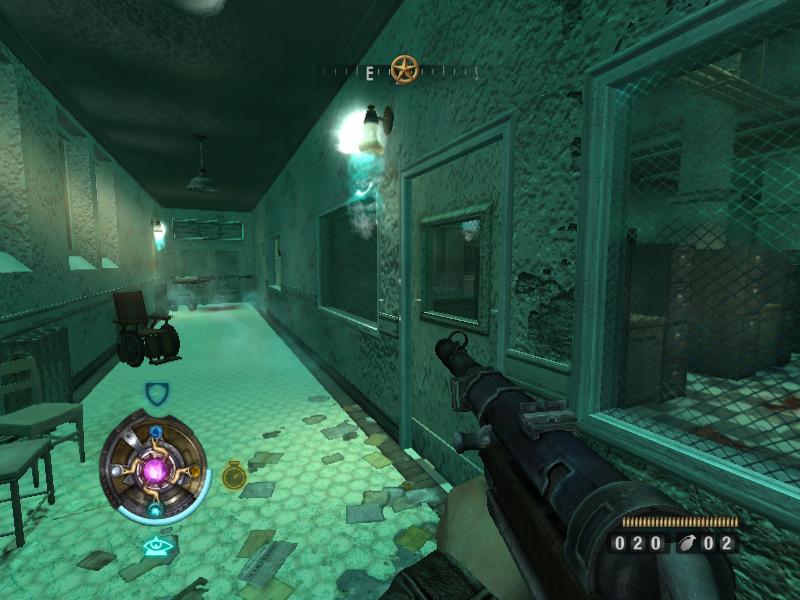Click the blue crystal atop the medallion

coord(156,432)
